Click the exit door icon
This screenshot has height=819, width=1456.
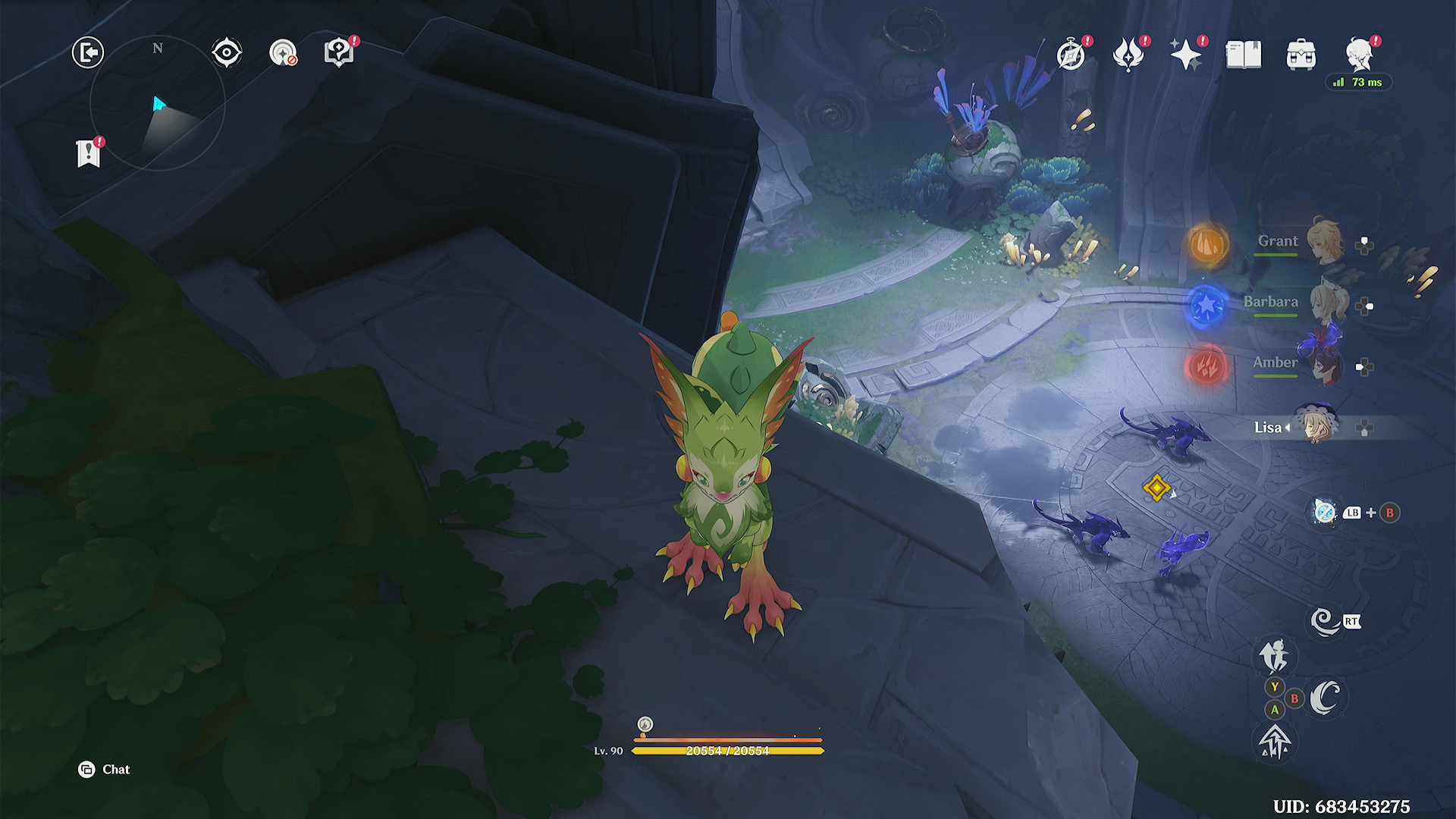[88, 53]
